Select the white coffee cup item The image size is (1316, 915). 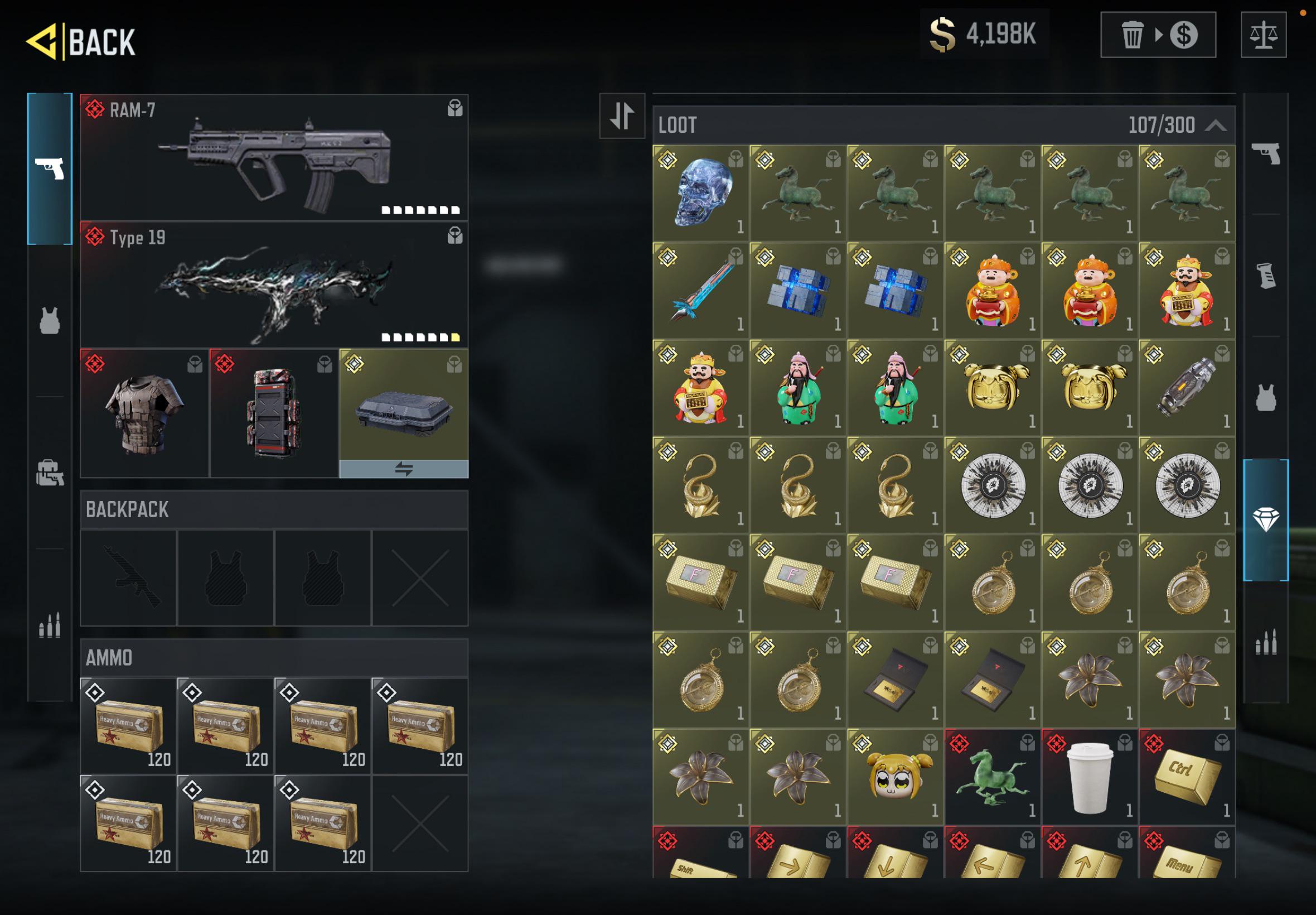tap(1089, 777)
